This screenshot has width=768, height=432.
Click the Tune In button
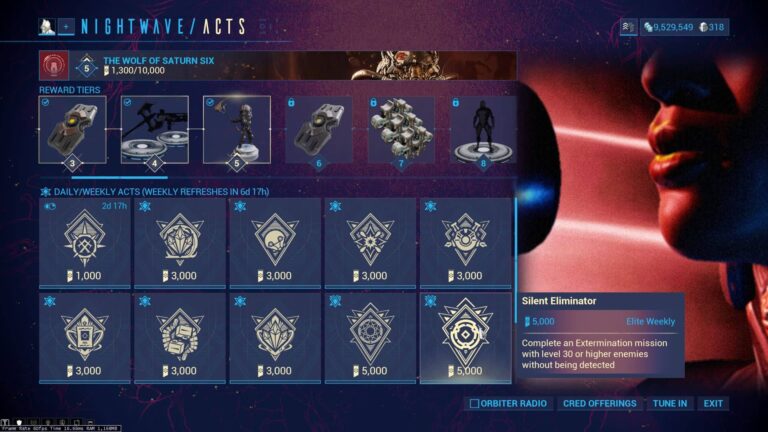tap(669, 404)
